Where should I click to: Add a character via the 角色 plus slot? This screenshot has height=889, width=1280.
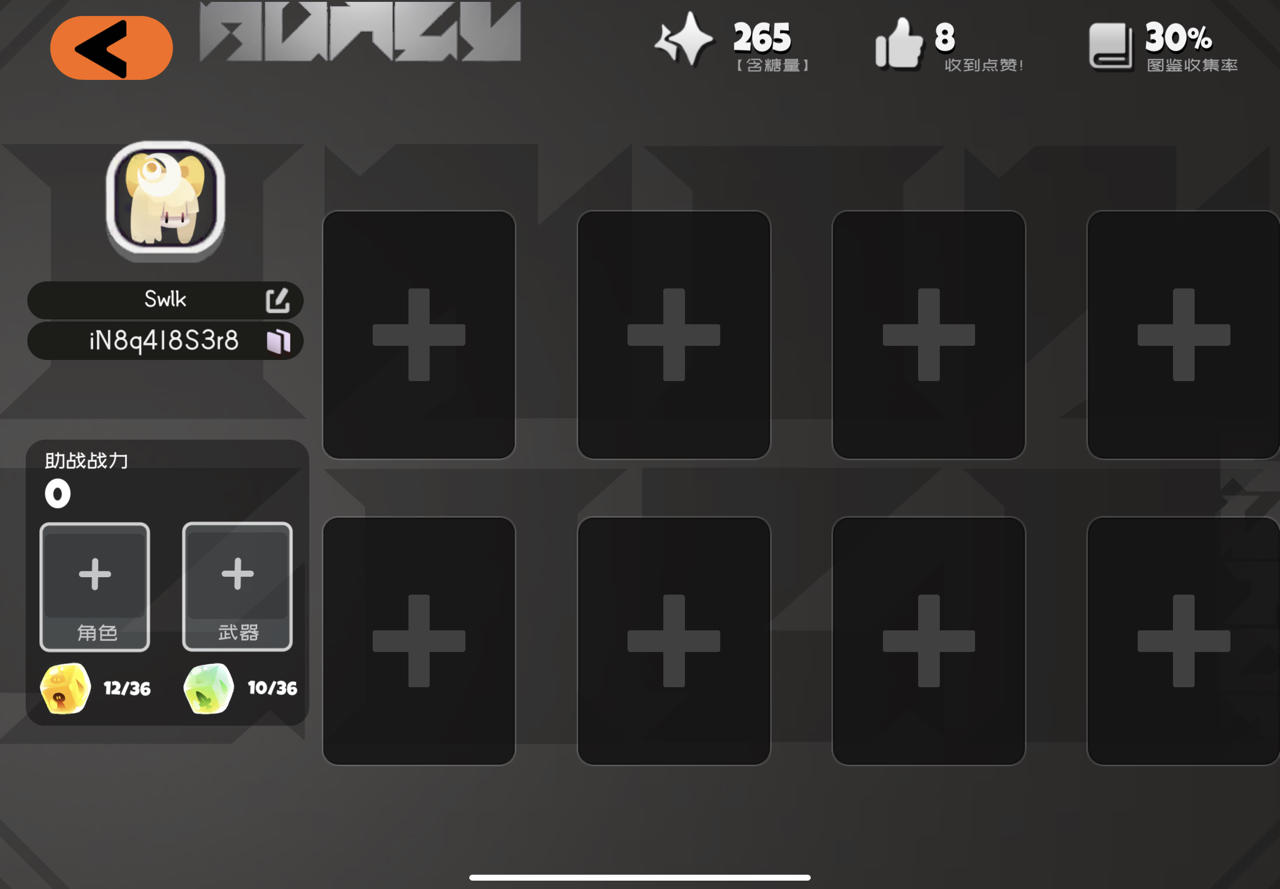click(94, 587)
